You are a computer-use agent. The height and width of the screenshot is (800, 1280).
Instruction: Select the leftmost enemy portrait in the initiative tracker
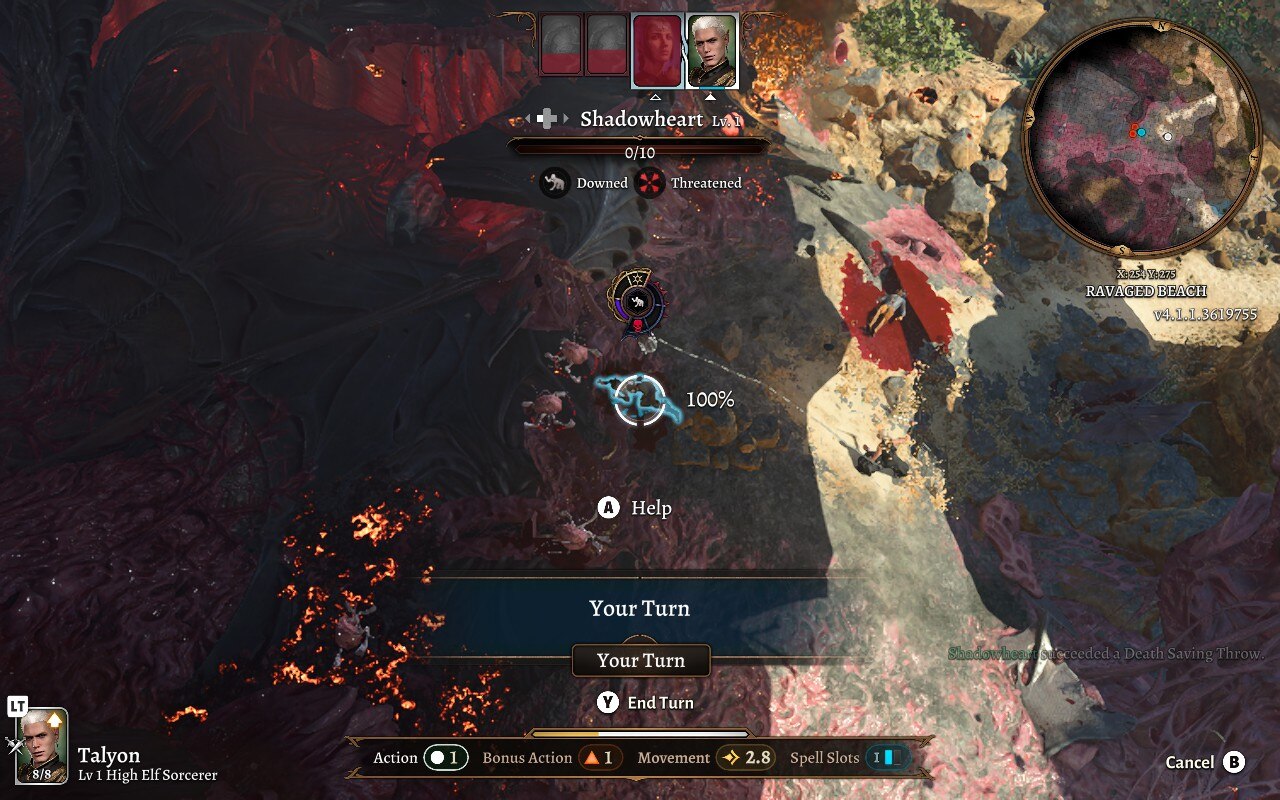pyautogui.click(x=558, y=45)
